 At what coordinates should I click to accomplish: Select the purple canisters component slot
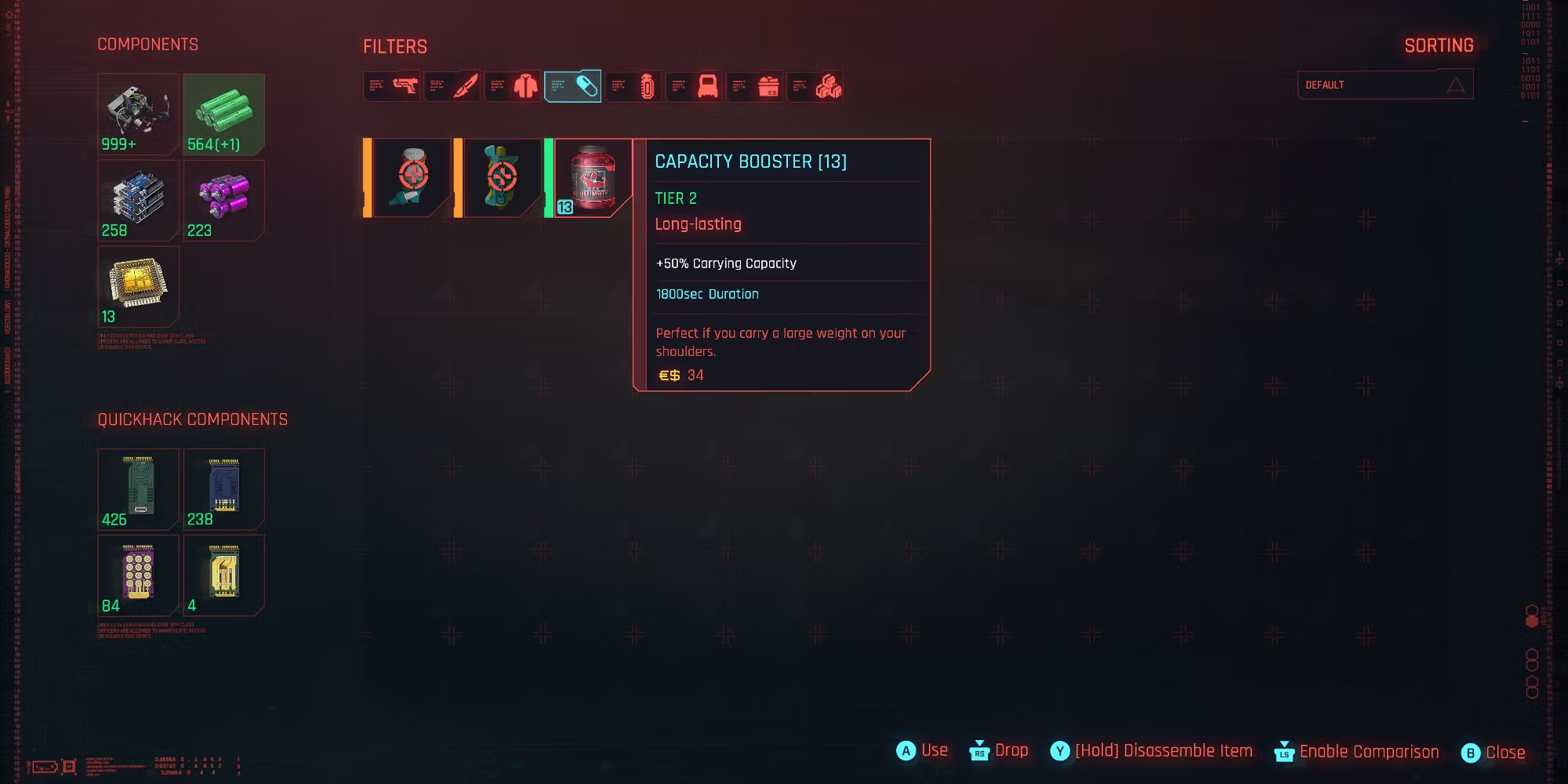pyautogui.click(x=224, y=201)
